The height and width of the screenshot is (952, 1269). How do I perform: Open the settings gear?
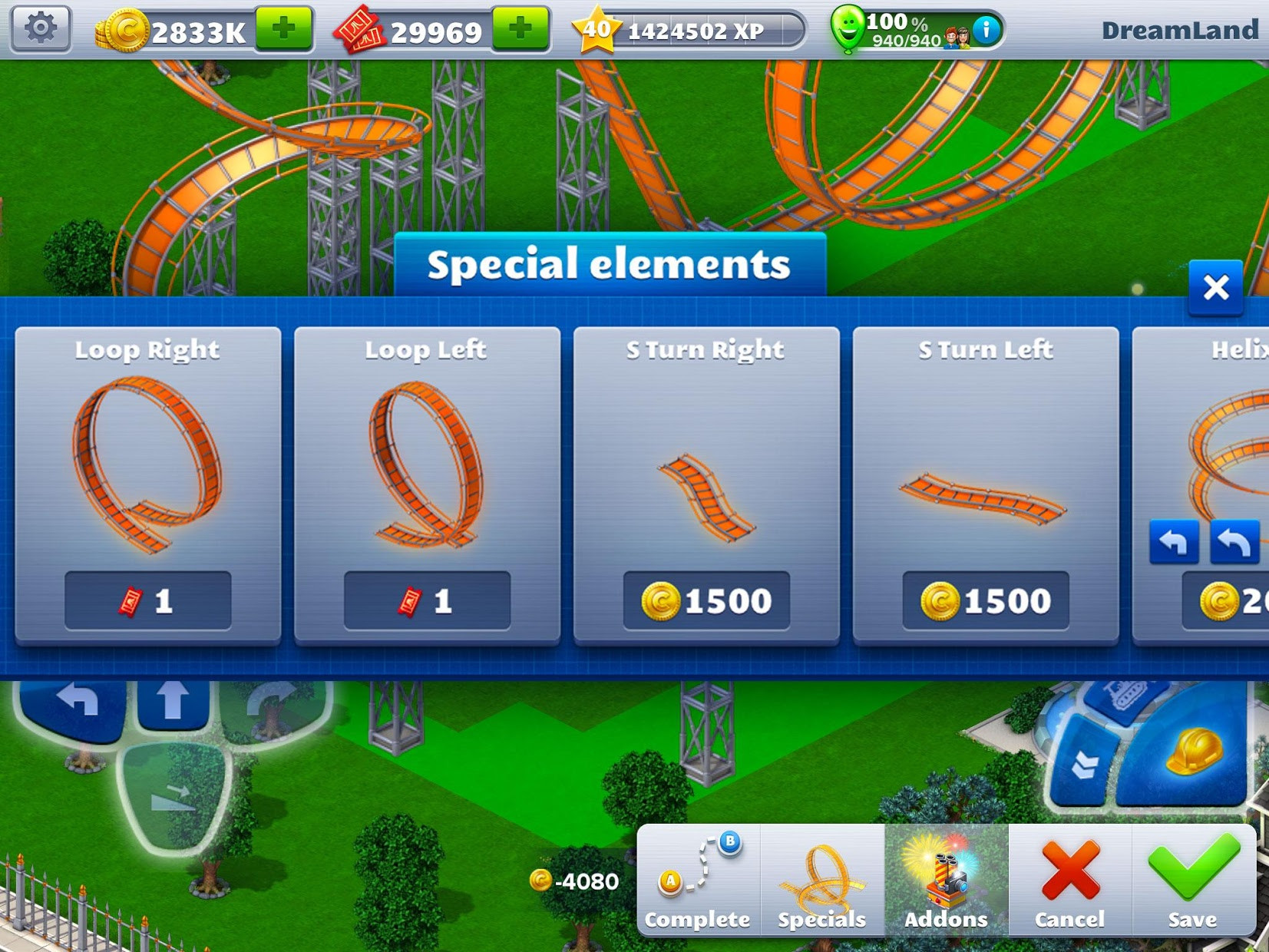point(40,29)
